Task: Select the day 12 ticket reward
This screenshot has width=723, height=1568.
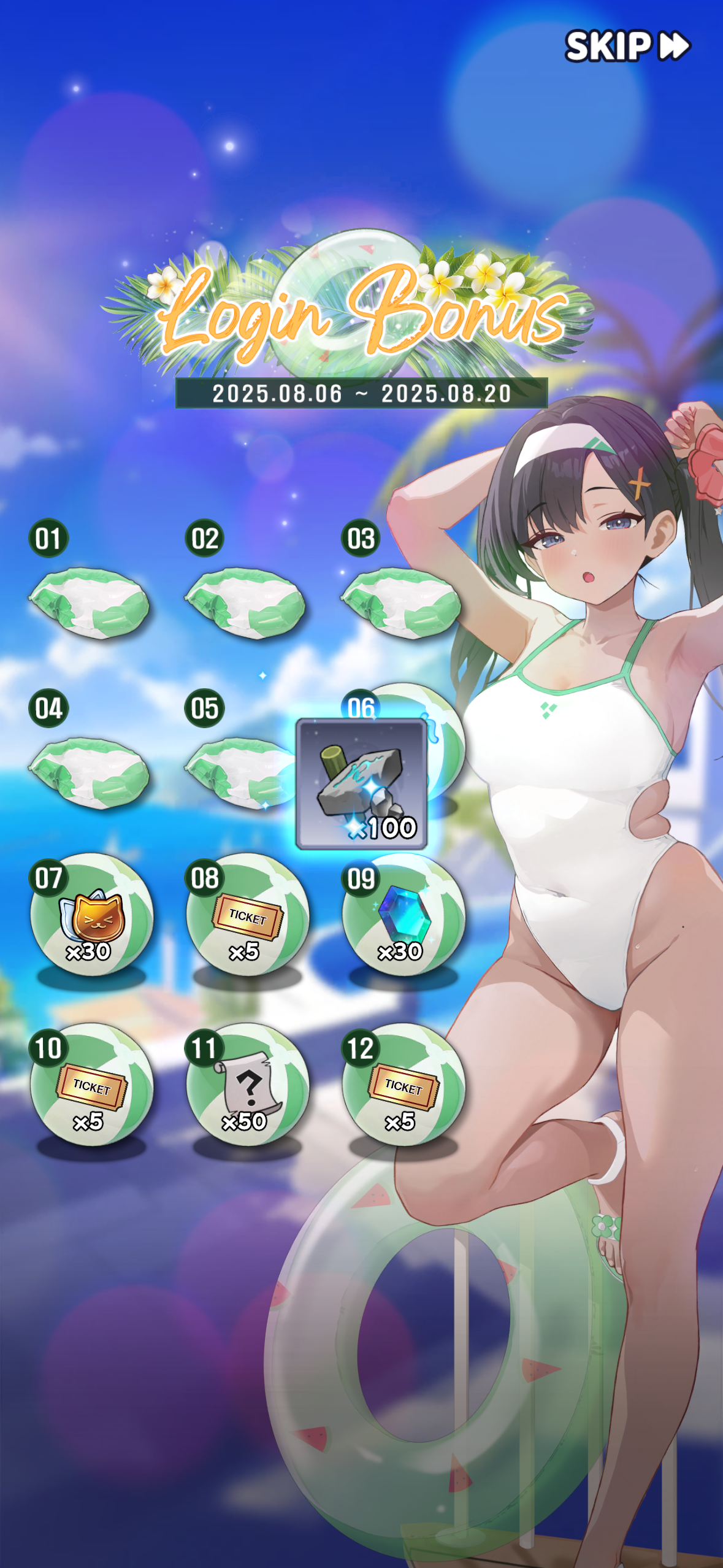Action: click(403, 1085)
